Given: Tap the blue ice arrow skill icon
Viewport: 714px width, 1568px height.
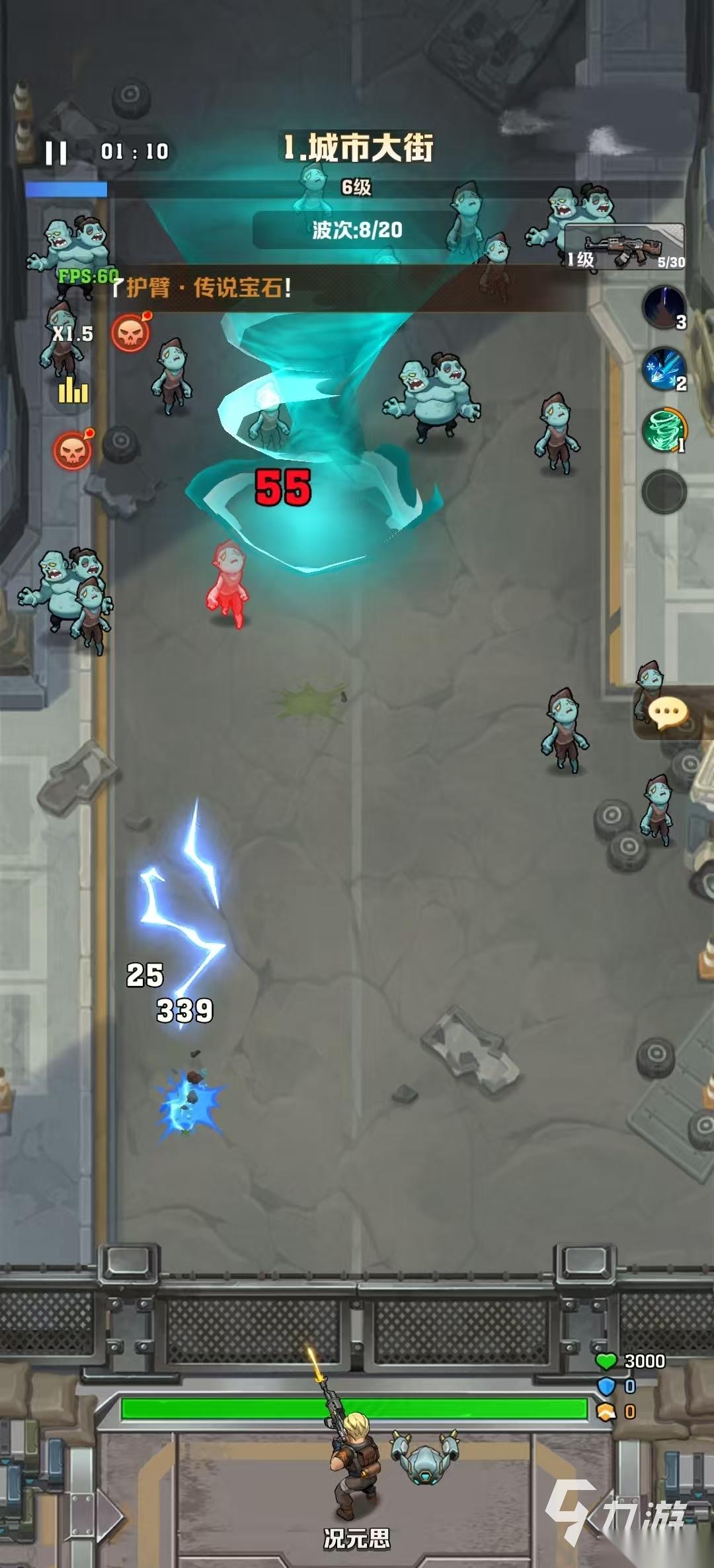Looking at the screenshot, I should (663, 369).
